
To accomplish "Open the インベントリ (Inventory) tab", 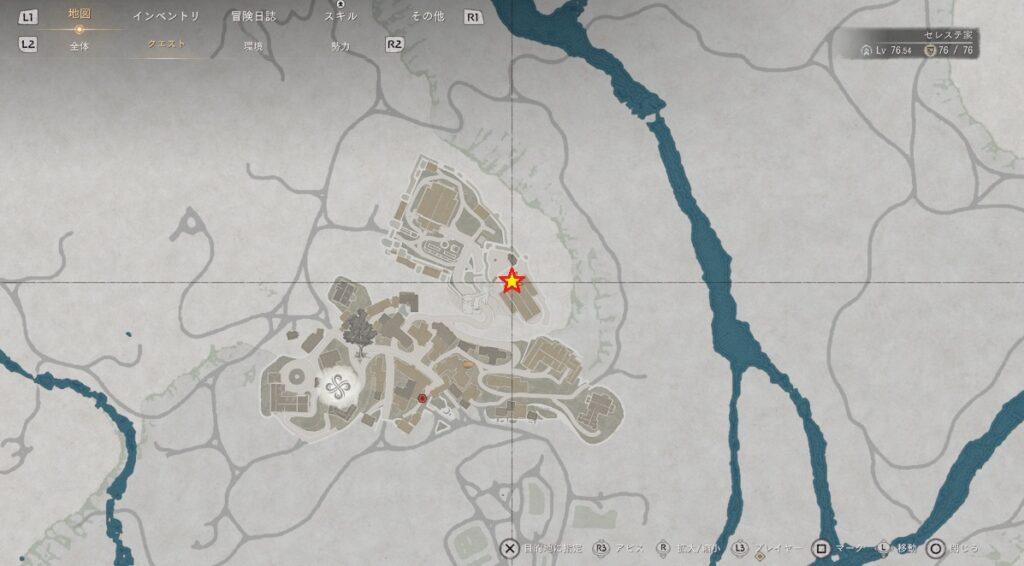I will pos(166,16).
